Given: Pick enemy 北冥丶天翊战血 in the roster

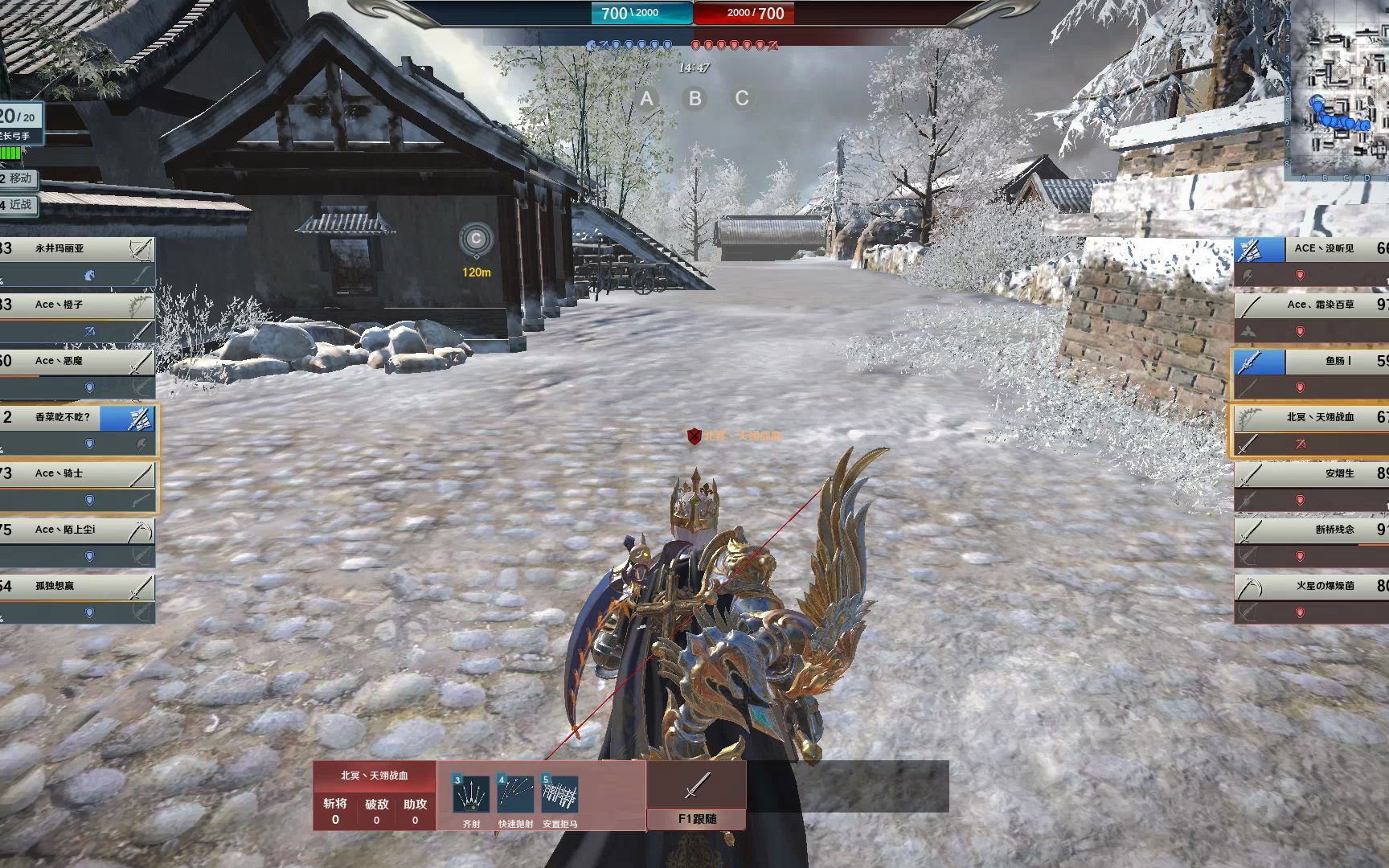Looking at the screenshot, I should (x=1318, y=418).
